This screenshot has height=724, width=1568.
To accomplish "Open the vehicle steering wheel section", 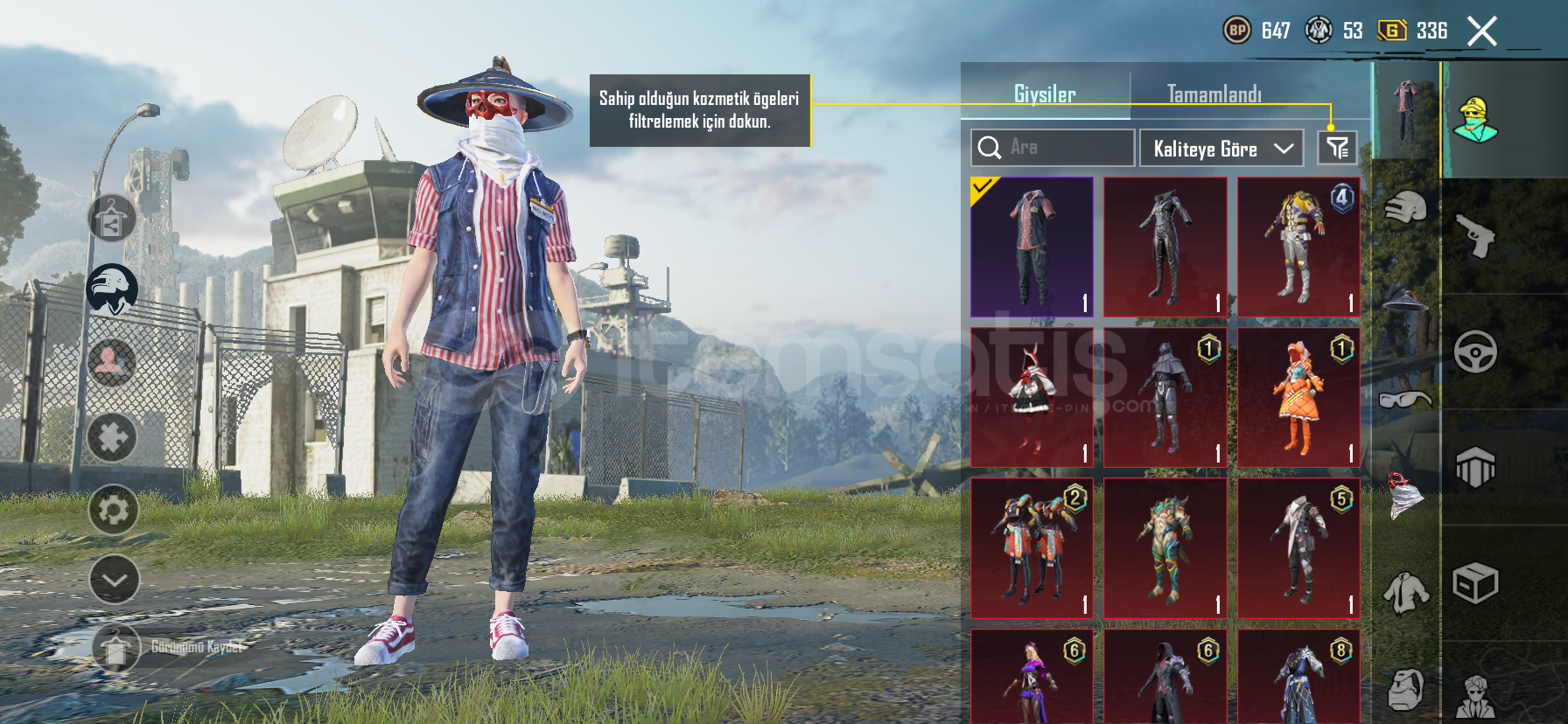I will coord(1475,352).
